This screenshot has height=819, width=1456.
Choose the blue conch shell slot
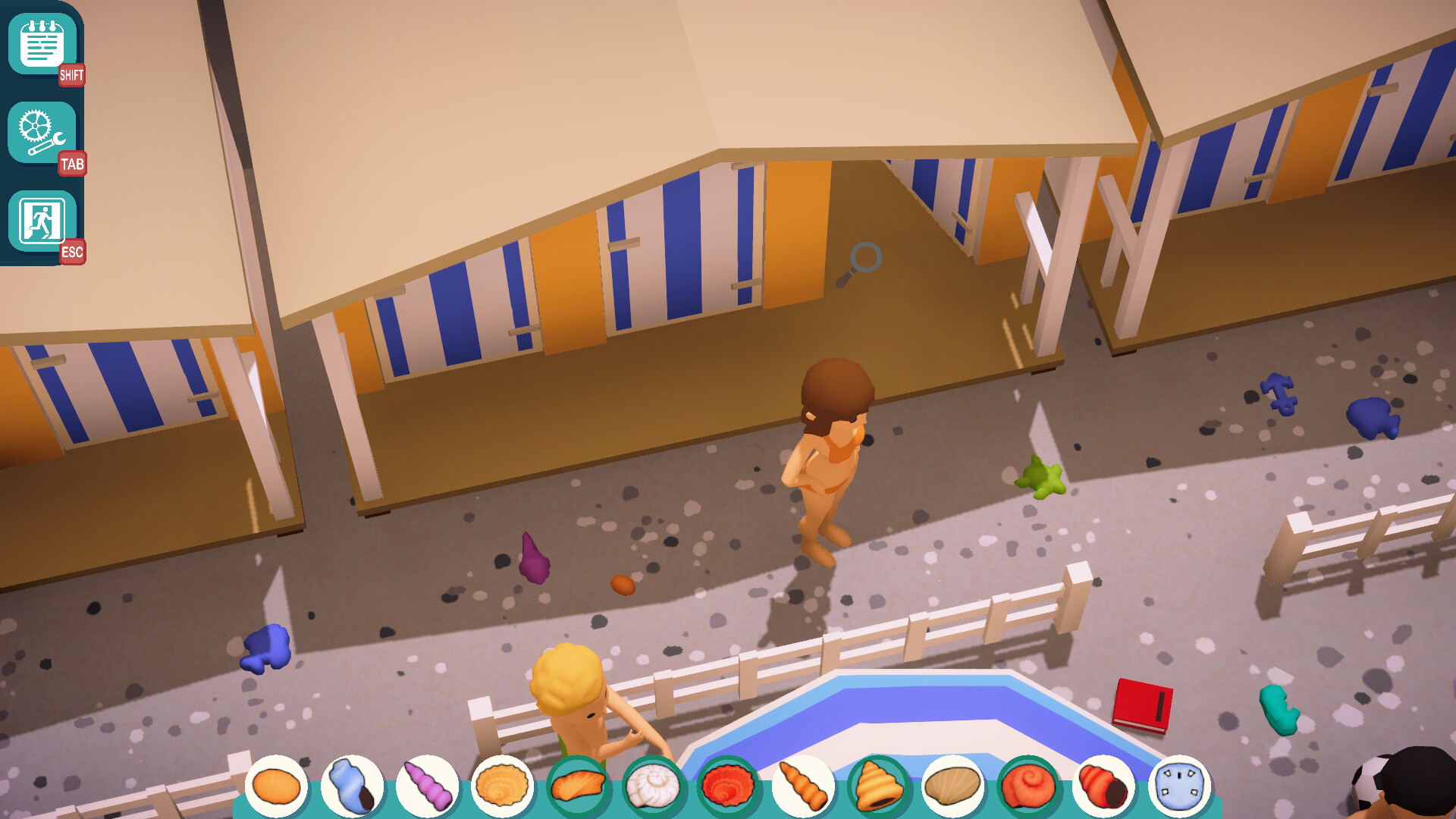[352, 786]
